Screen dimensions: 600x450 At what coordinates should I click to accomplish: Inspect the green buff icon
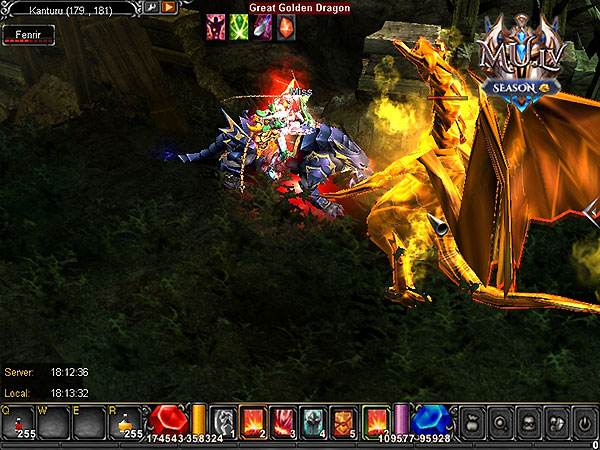click(x=239, y=27)
